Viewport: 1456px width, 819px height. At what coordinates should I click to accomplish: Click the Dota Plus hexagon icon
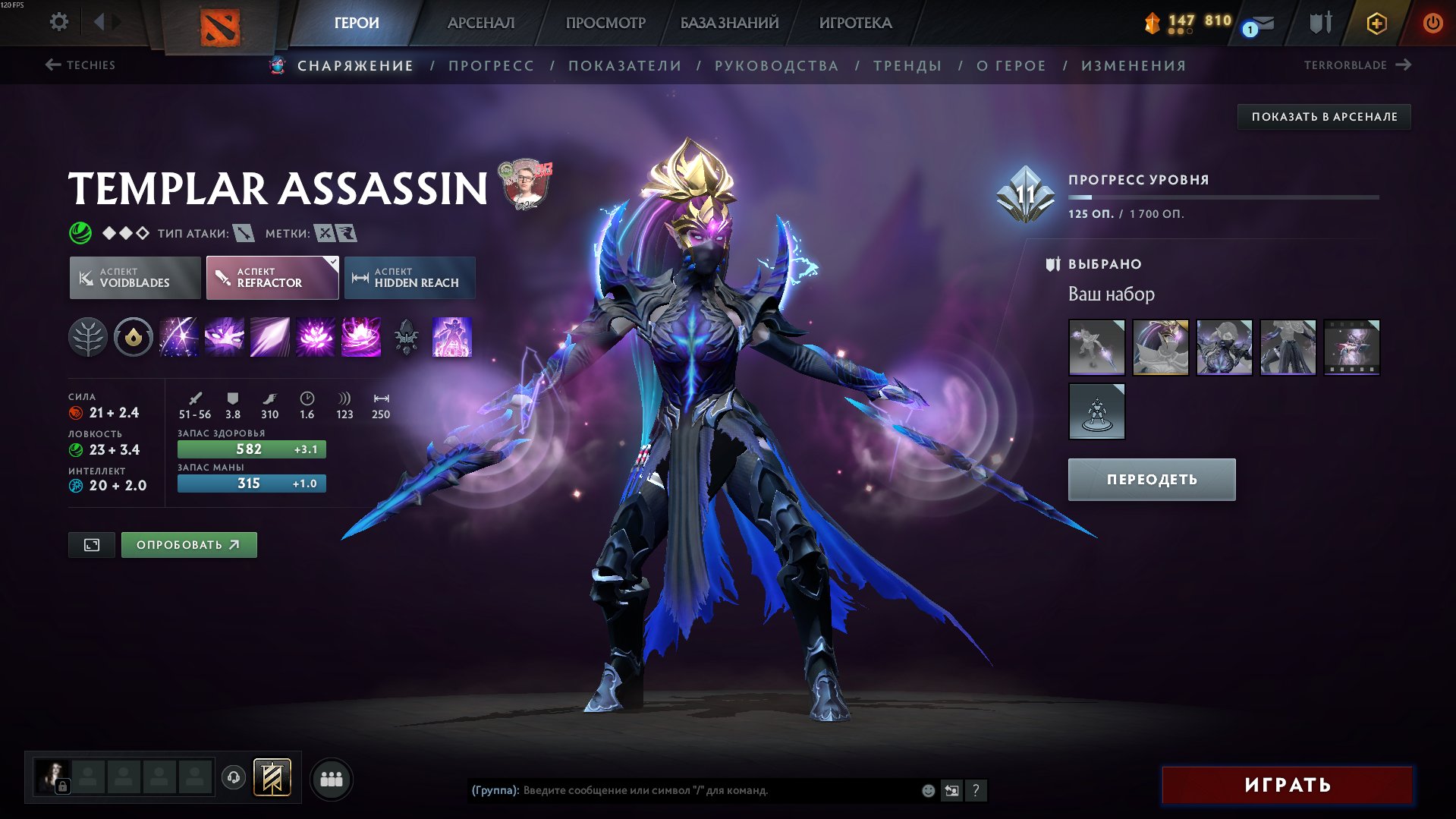coord(1376,23)
